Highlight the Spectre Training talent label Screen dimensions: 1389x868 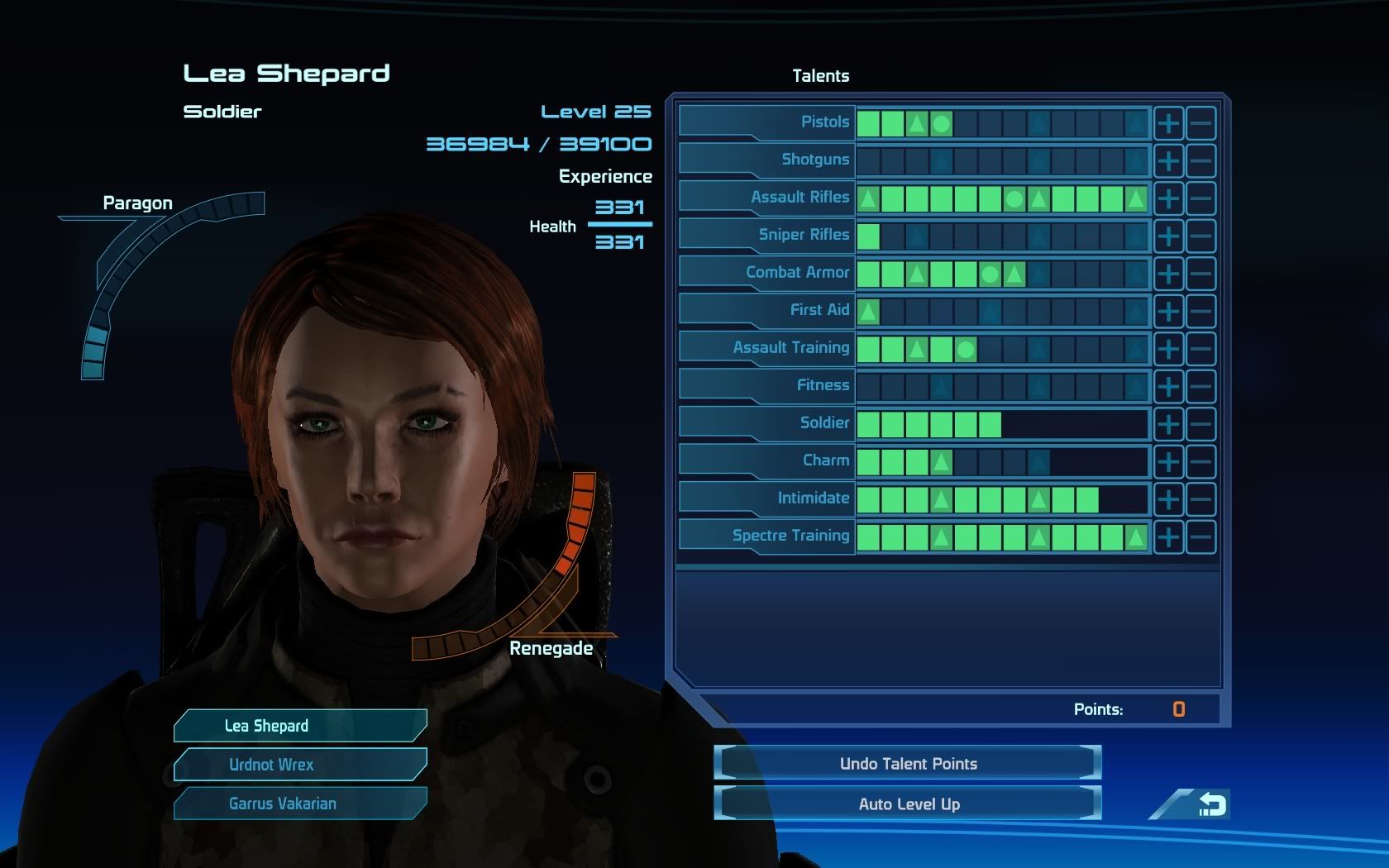(x=790, y=536)
